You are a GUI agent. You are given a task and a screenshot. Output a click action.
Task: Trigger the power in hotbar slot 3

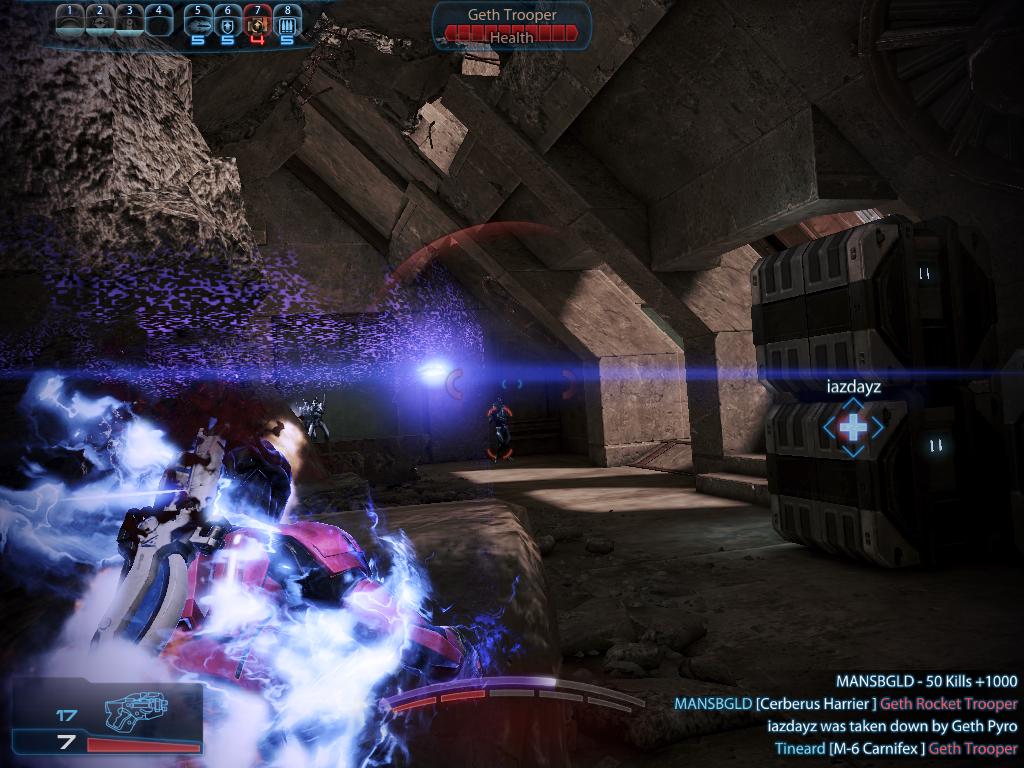(x=129, y=21)
